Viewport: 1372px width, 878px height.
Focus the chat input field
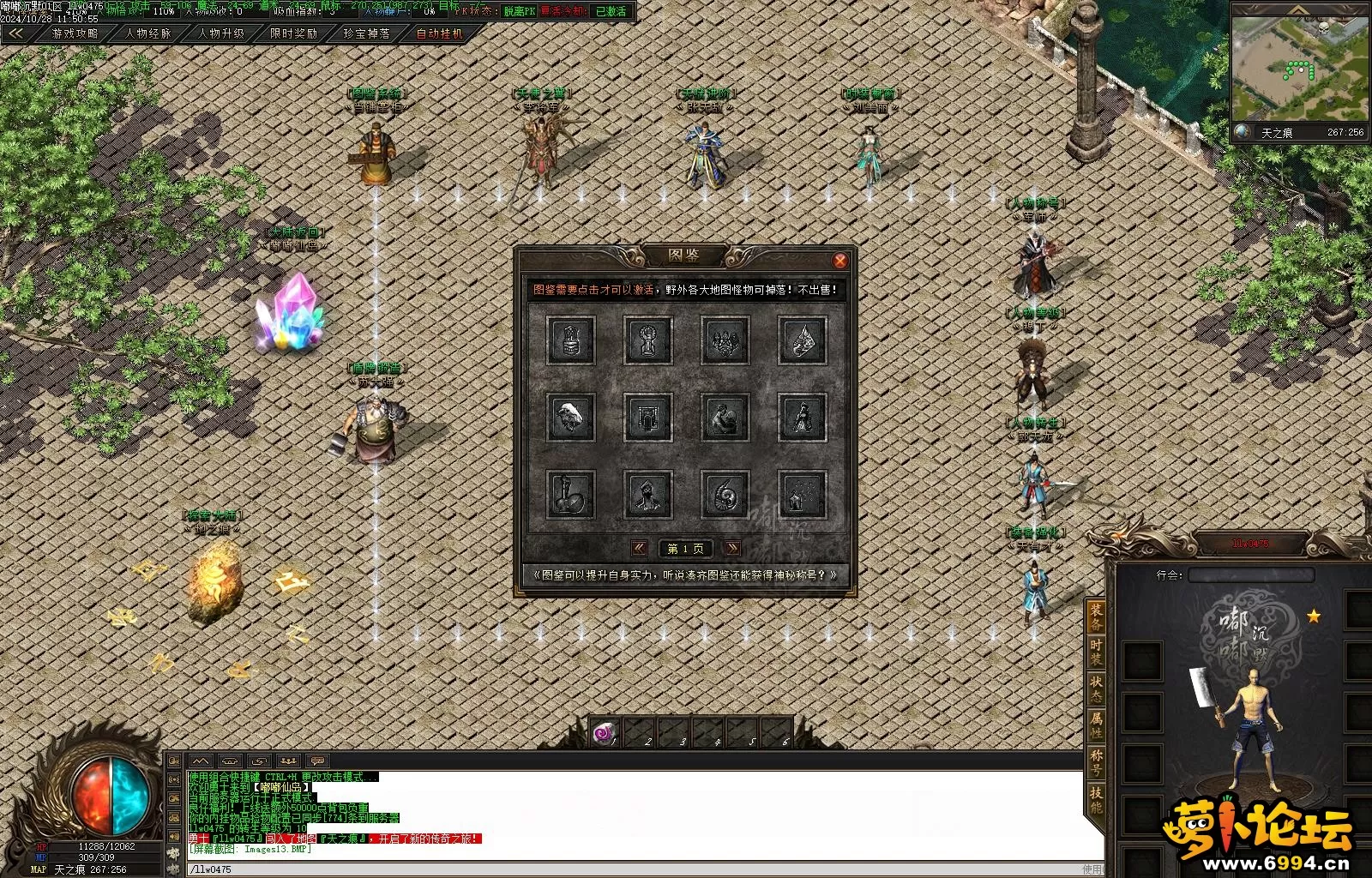pyautogui.click(x=600, y=869)
